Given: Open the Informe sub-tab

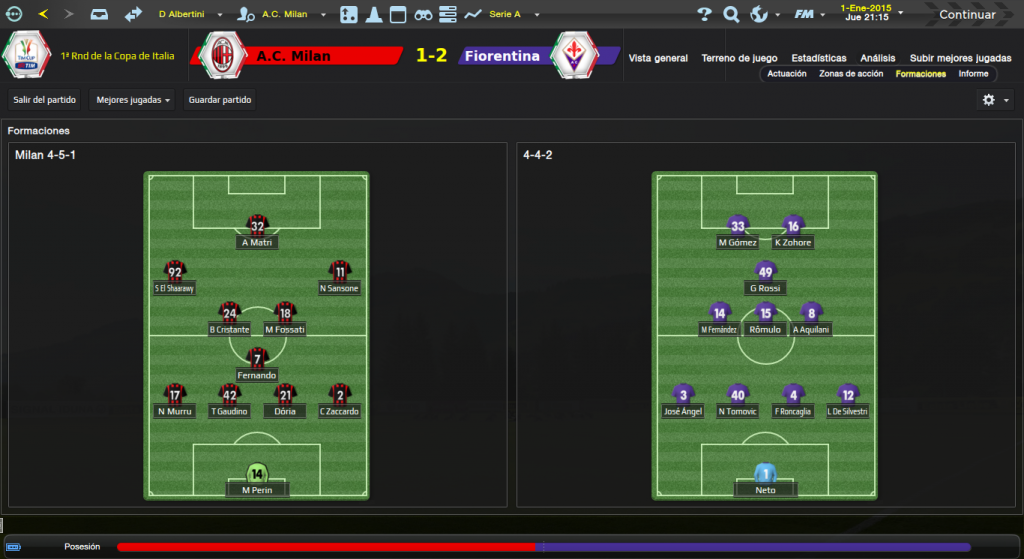Looking at the screenshot, I should tap(973, 74).
